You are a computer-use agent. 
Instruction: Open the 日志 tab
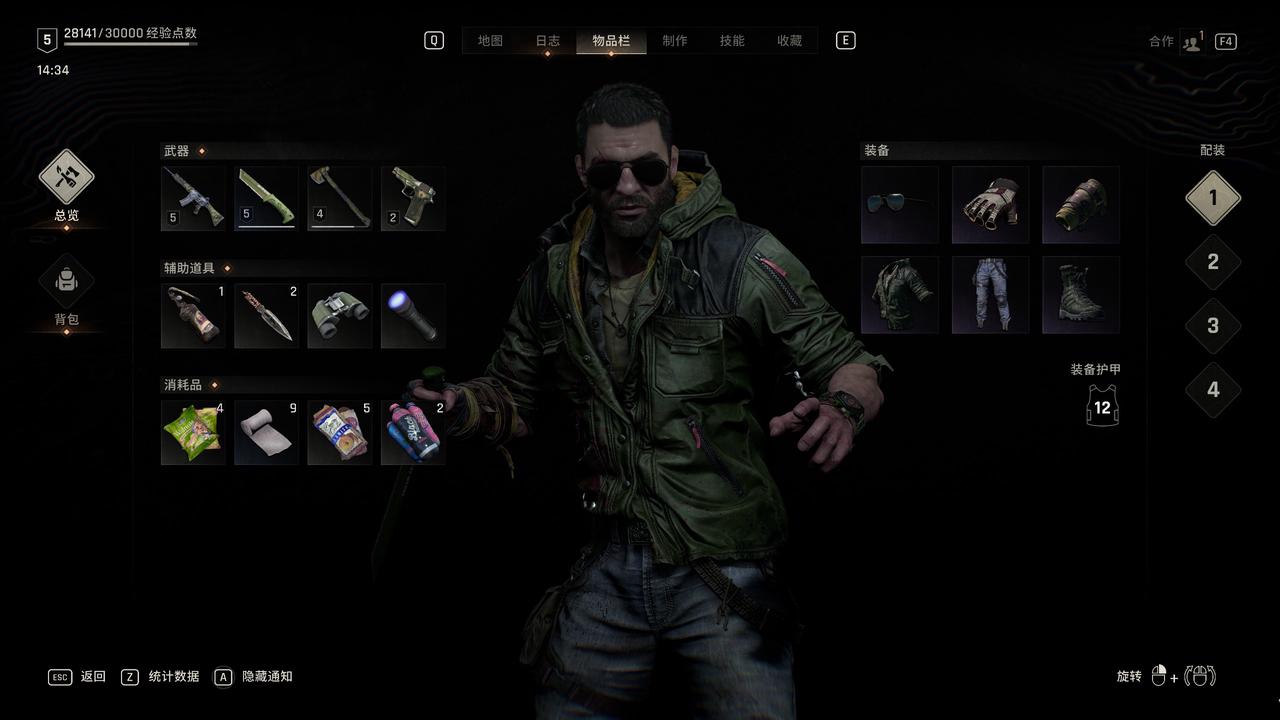pos(547,41)
